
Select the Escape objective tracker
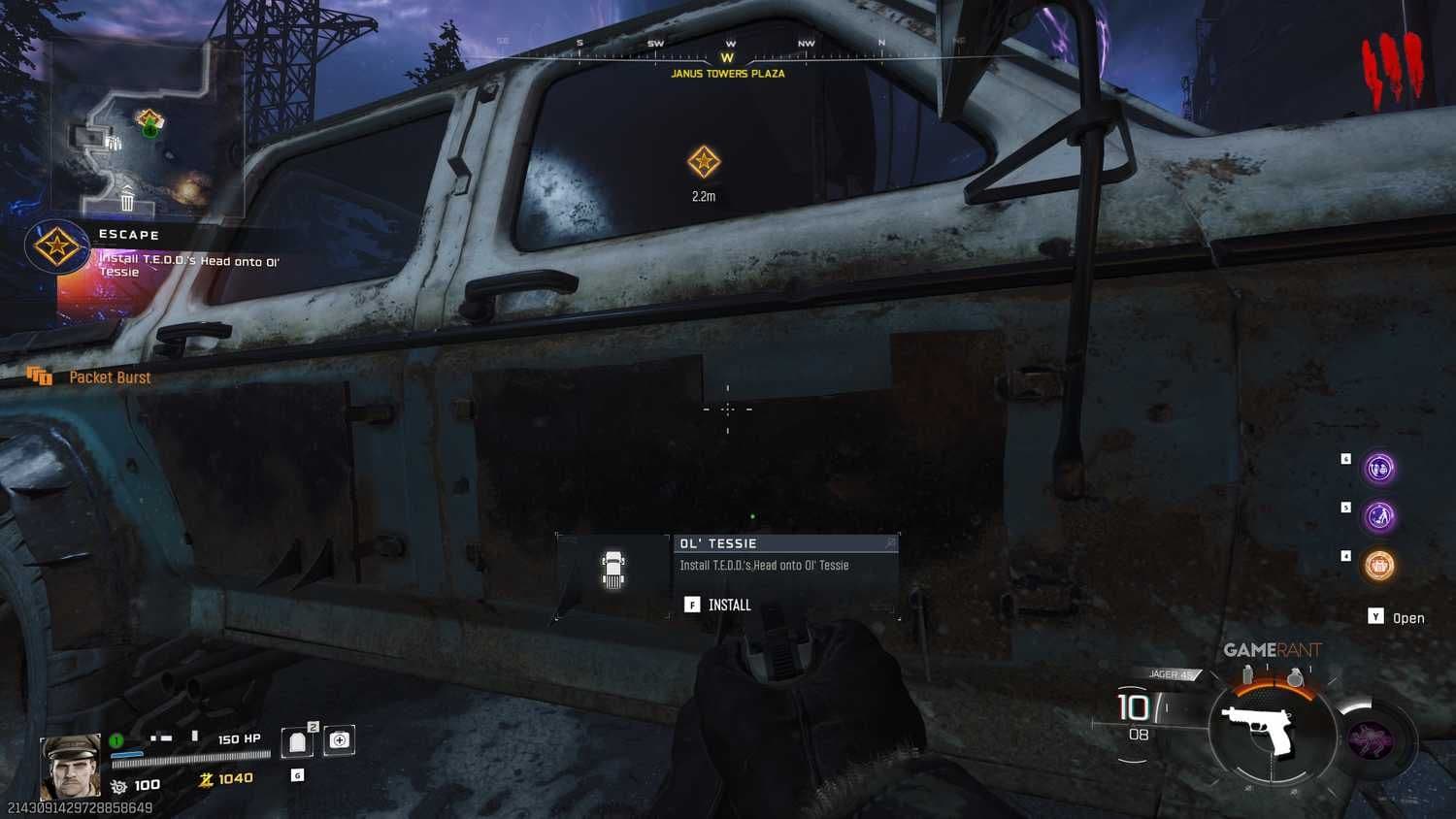click(56, 246)
